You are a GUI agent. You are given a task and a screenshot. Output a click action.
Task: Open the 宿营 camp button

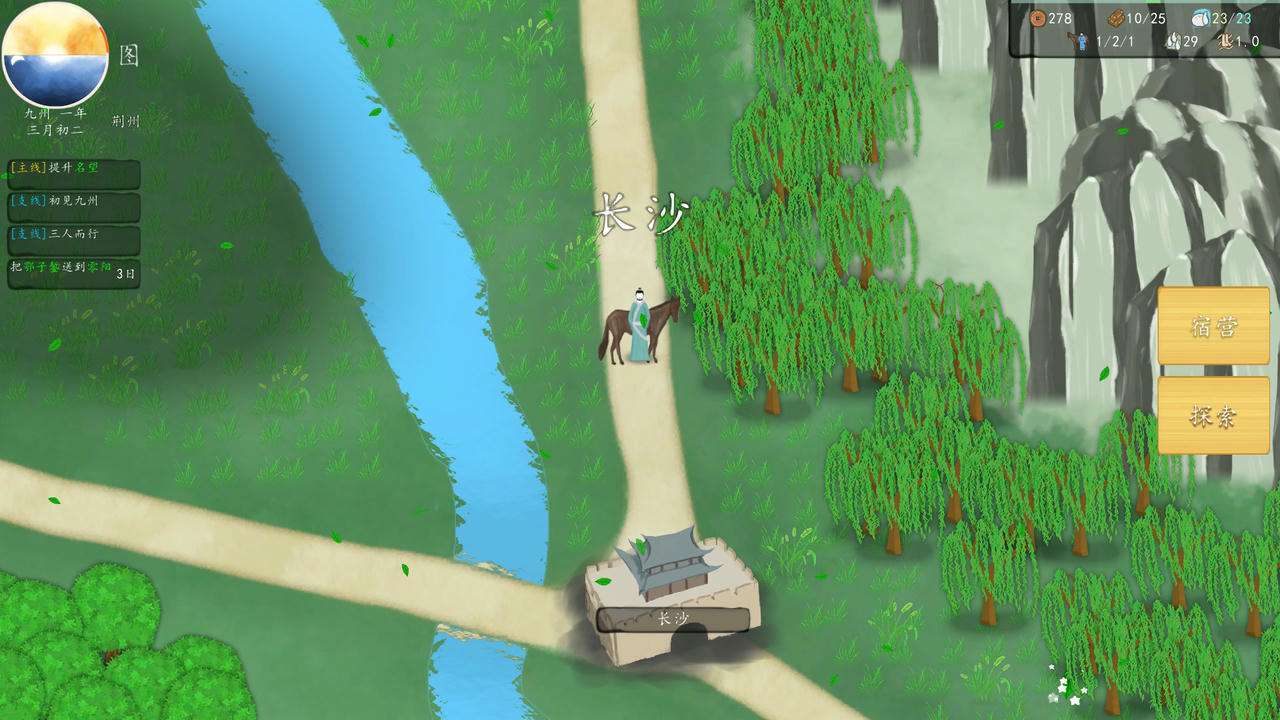[1213, 326]
